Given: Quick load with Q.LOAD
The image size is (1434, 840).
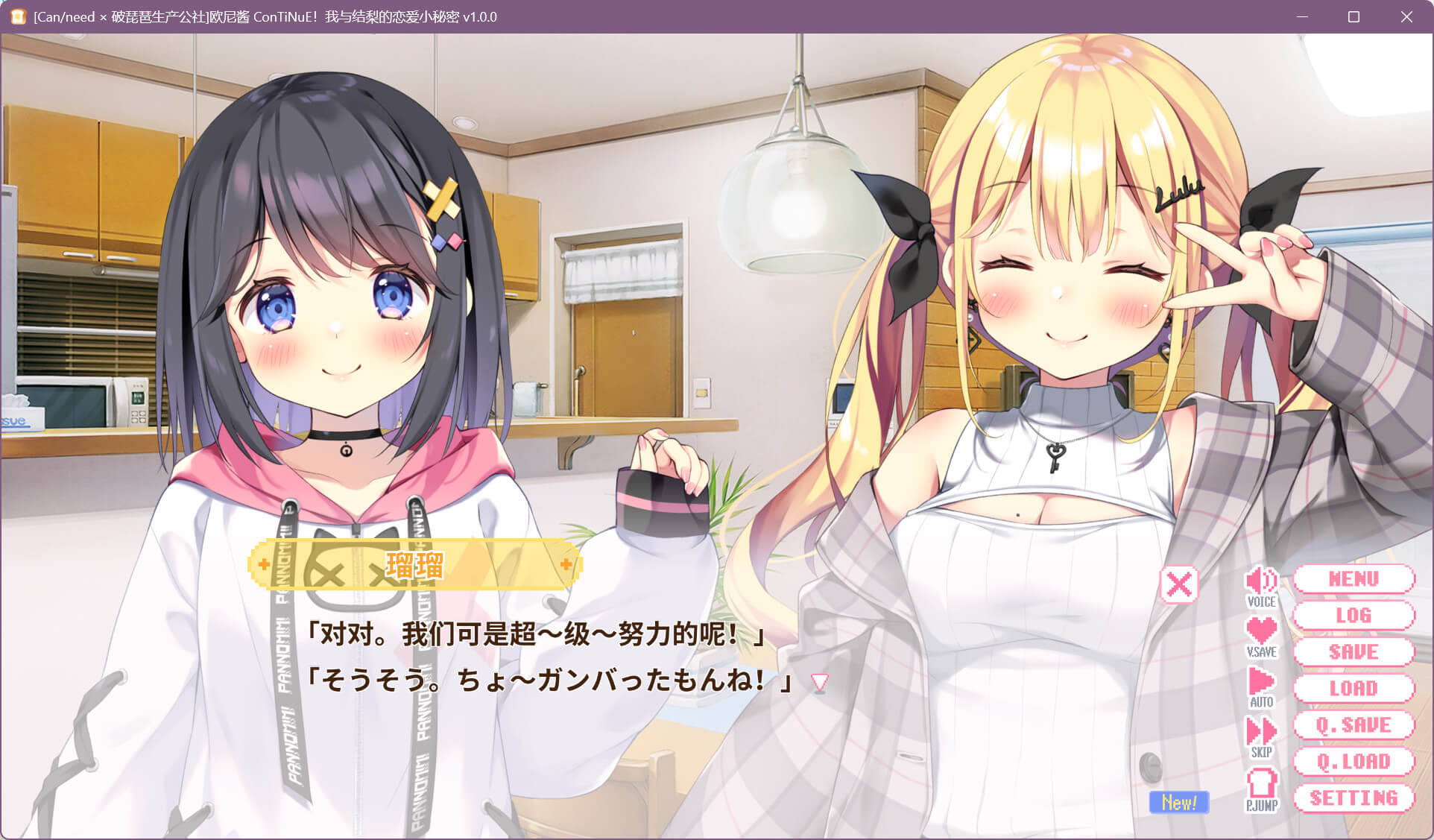Looking at the screenshot, I should [1354, 762].
